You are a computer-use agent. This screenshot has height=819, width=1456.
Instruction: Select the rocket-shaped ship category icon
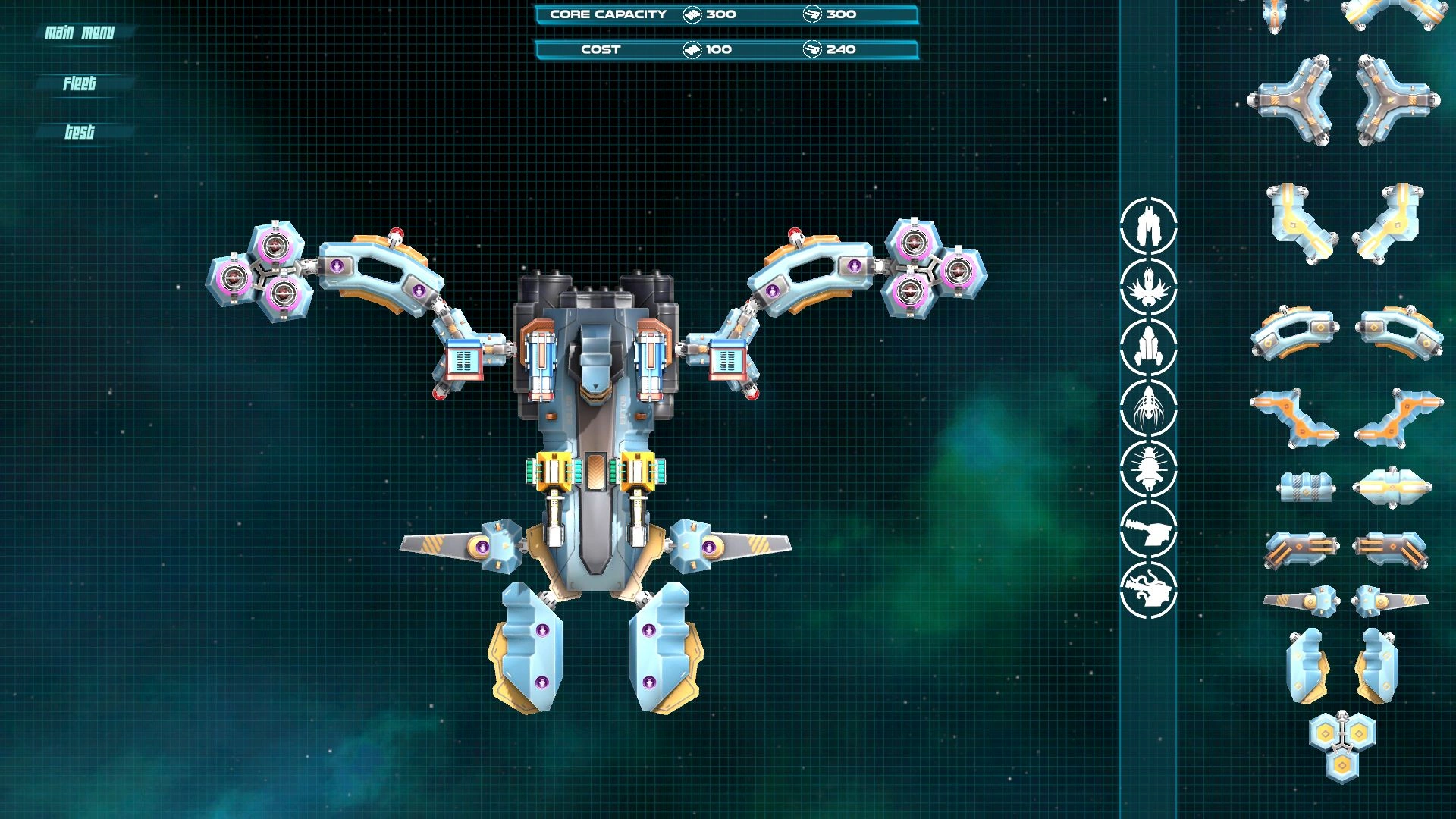1148,347
